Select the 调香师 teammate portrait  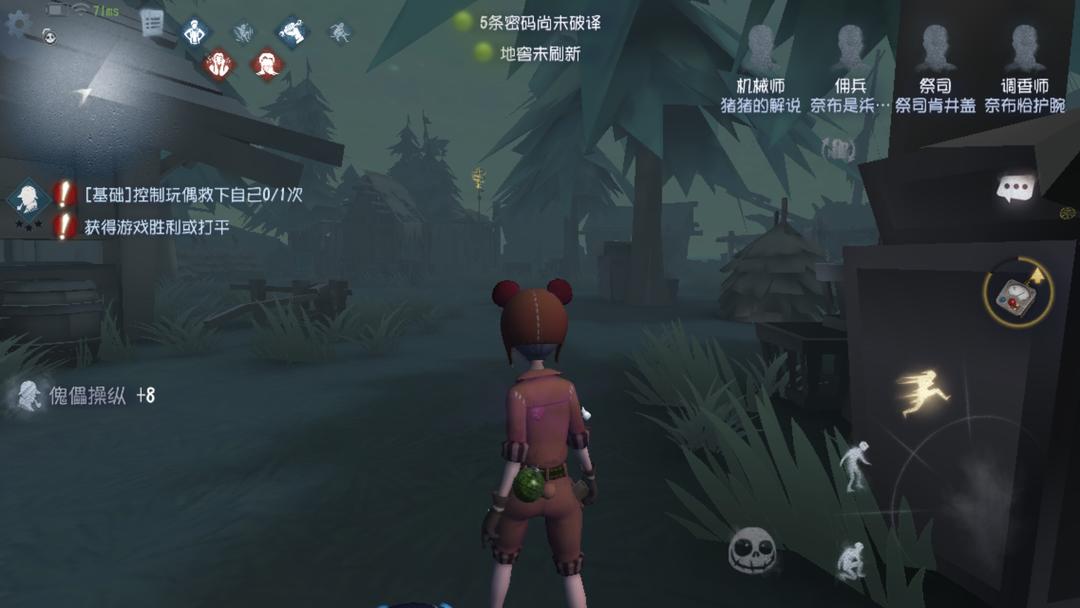point(1023,50)
